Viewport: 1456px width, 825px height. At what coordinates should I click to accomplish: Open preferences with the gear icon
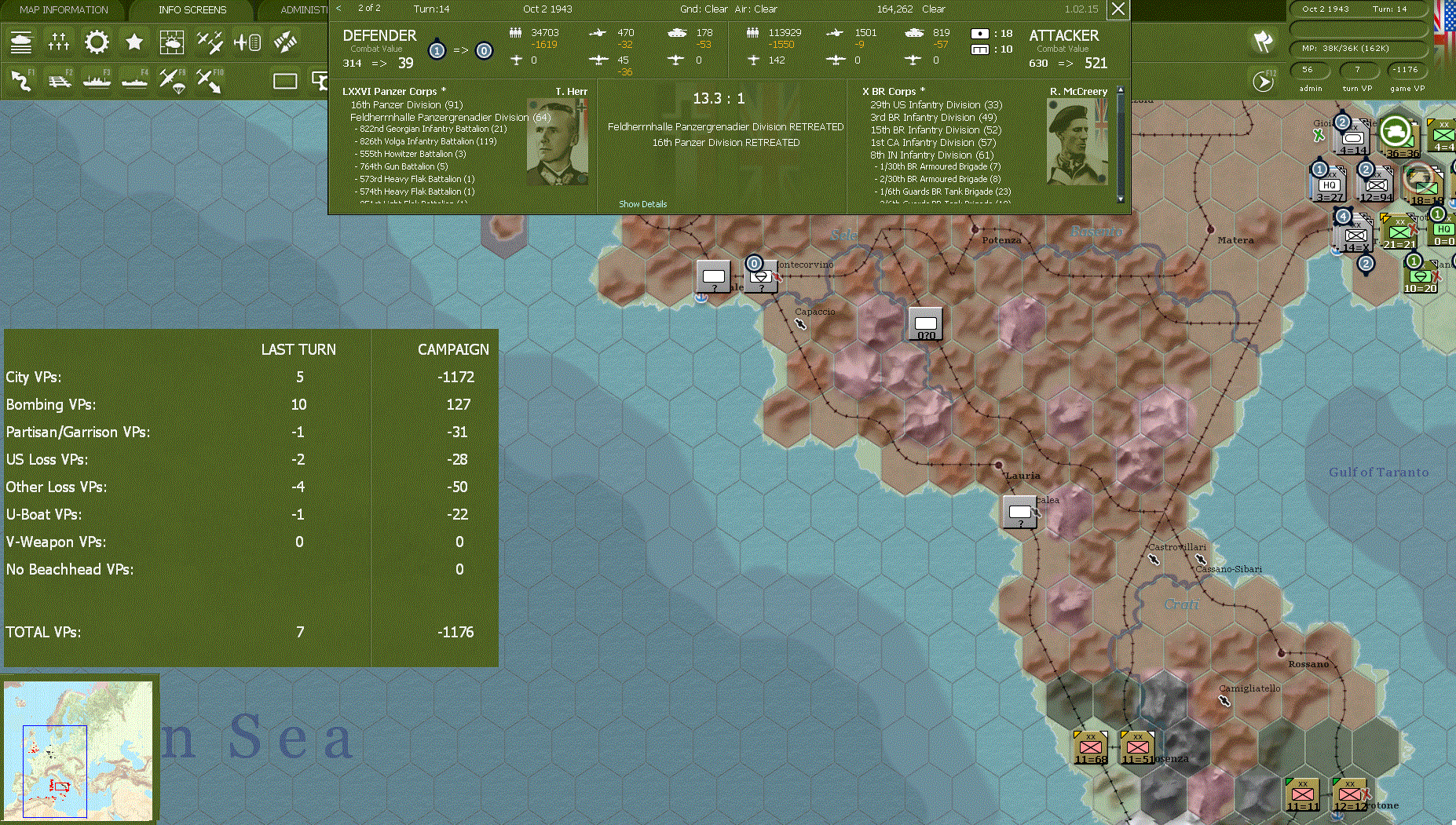pyautogui.click(x=96, y=42)
